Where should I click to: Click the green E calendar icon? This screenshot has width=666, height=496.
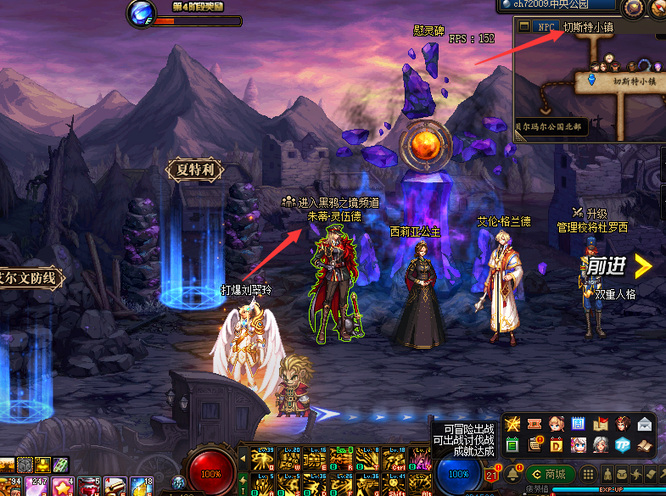click(512, 445)
